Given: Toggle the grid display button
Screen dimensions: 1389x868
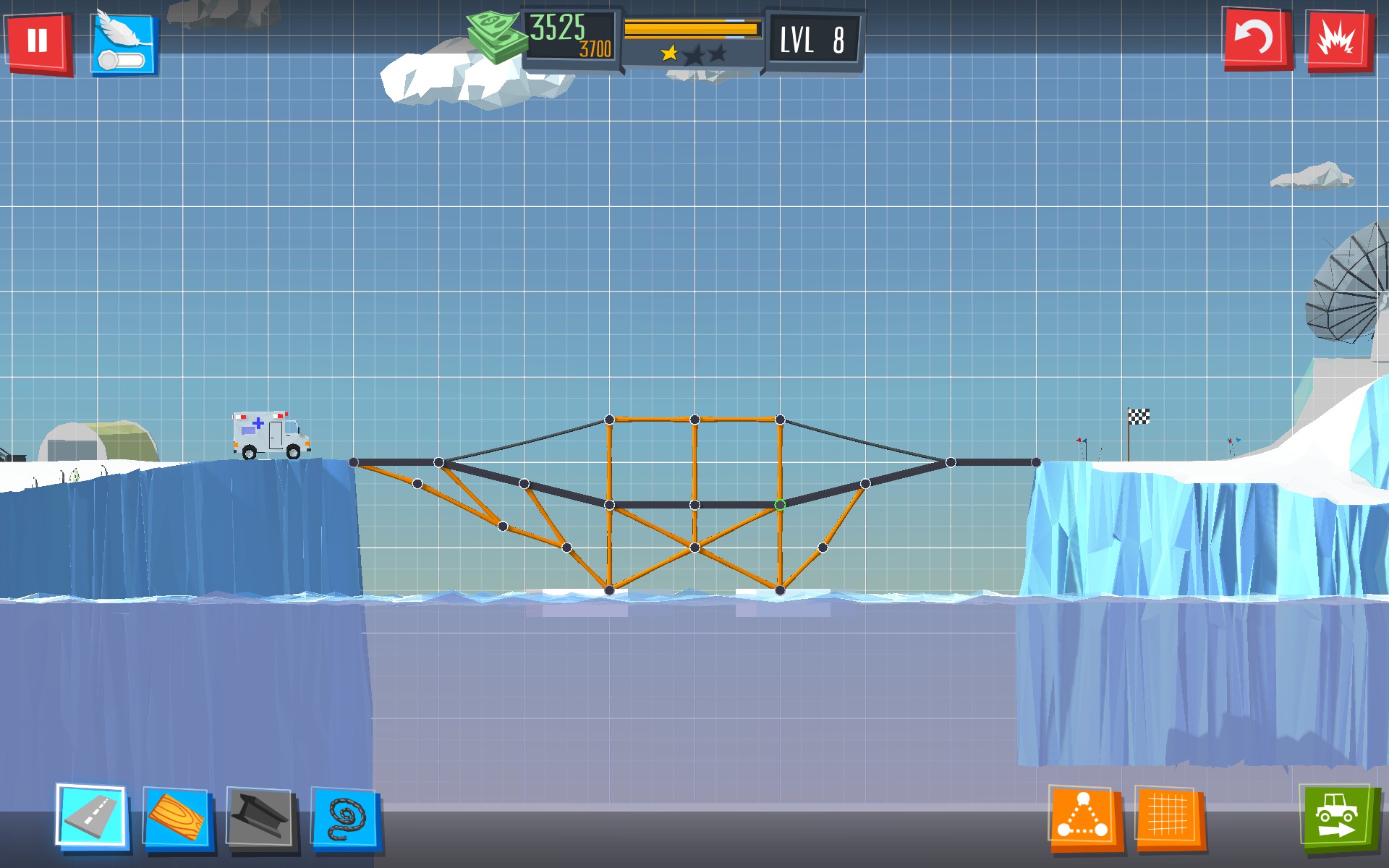Looking at the screenshot, I should [x=1168, y=818].
